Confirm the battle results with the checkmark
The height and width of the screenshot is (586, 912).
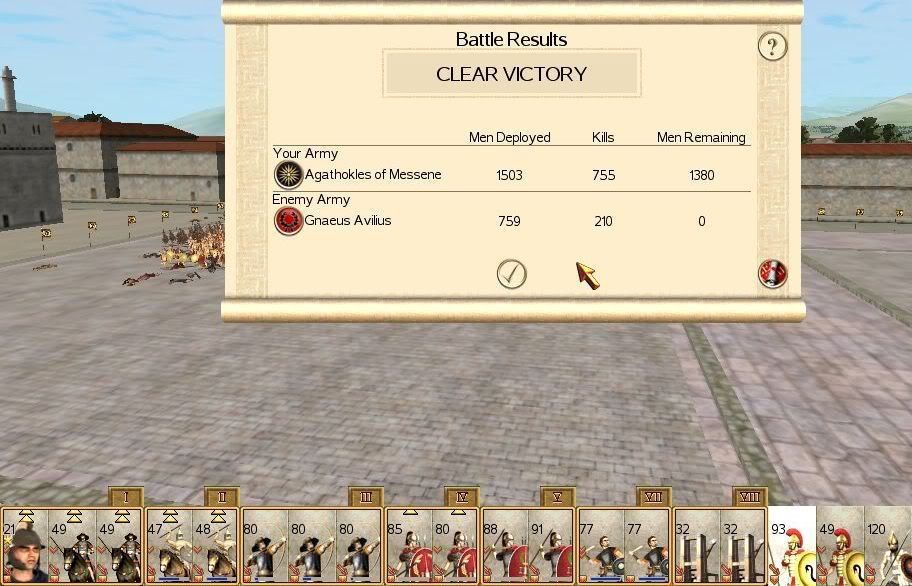pyautogui.click(x=512, y=274)
